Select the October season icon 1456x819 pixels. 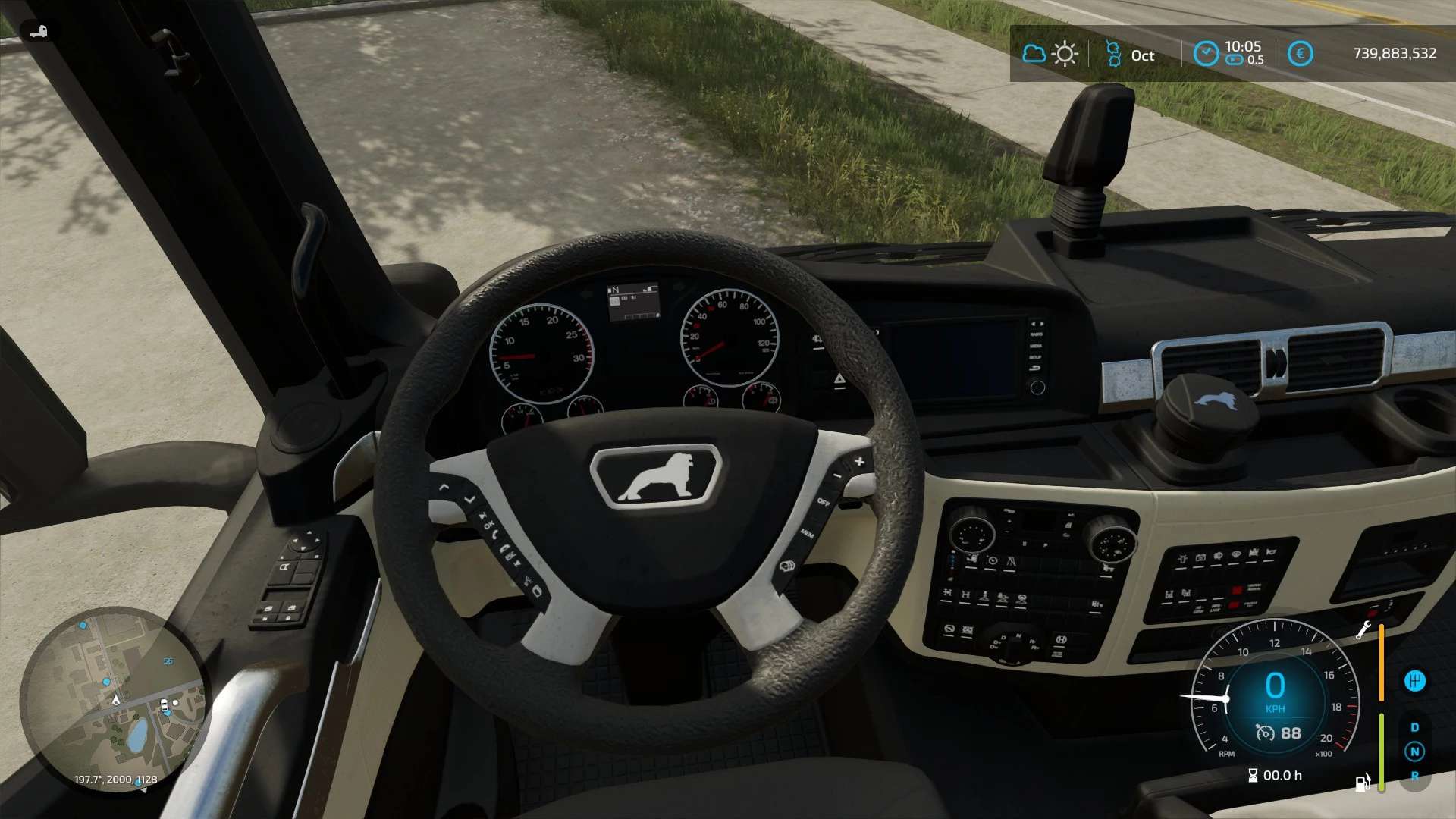[x=1113, y=54]
